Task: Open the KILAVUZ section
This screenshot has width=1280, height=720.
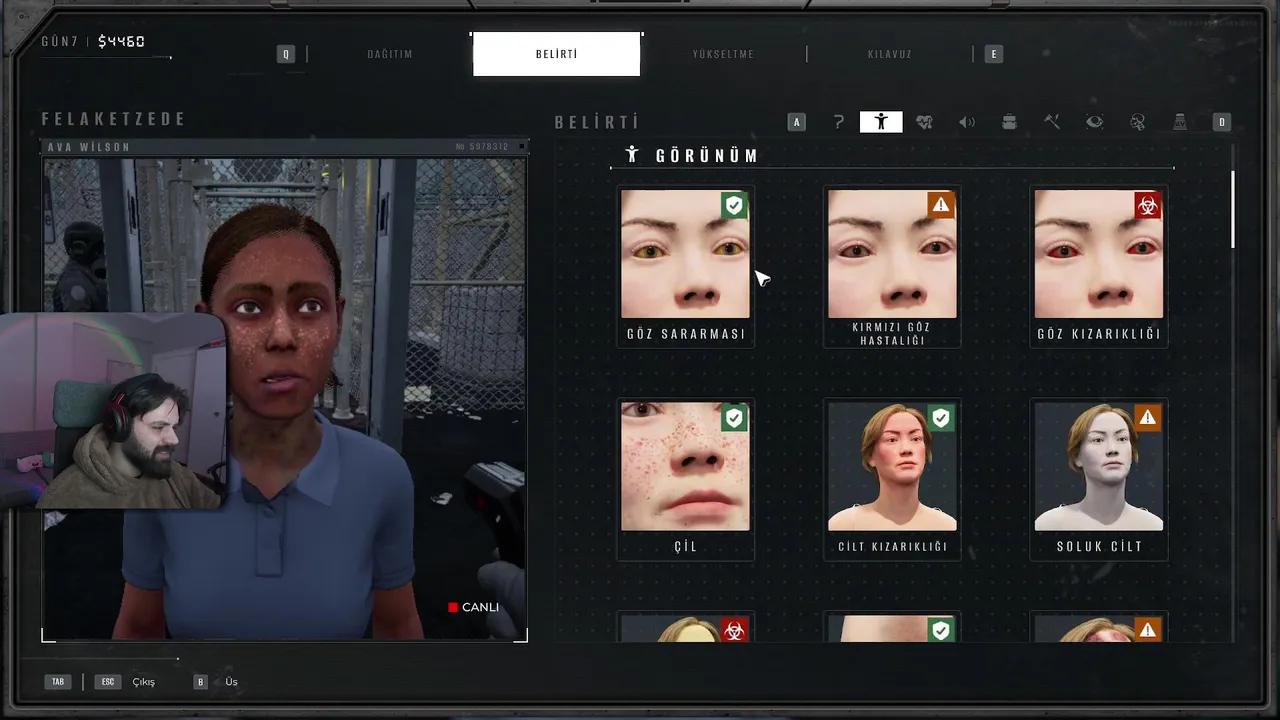Action: [x=890, y=54]
